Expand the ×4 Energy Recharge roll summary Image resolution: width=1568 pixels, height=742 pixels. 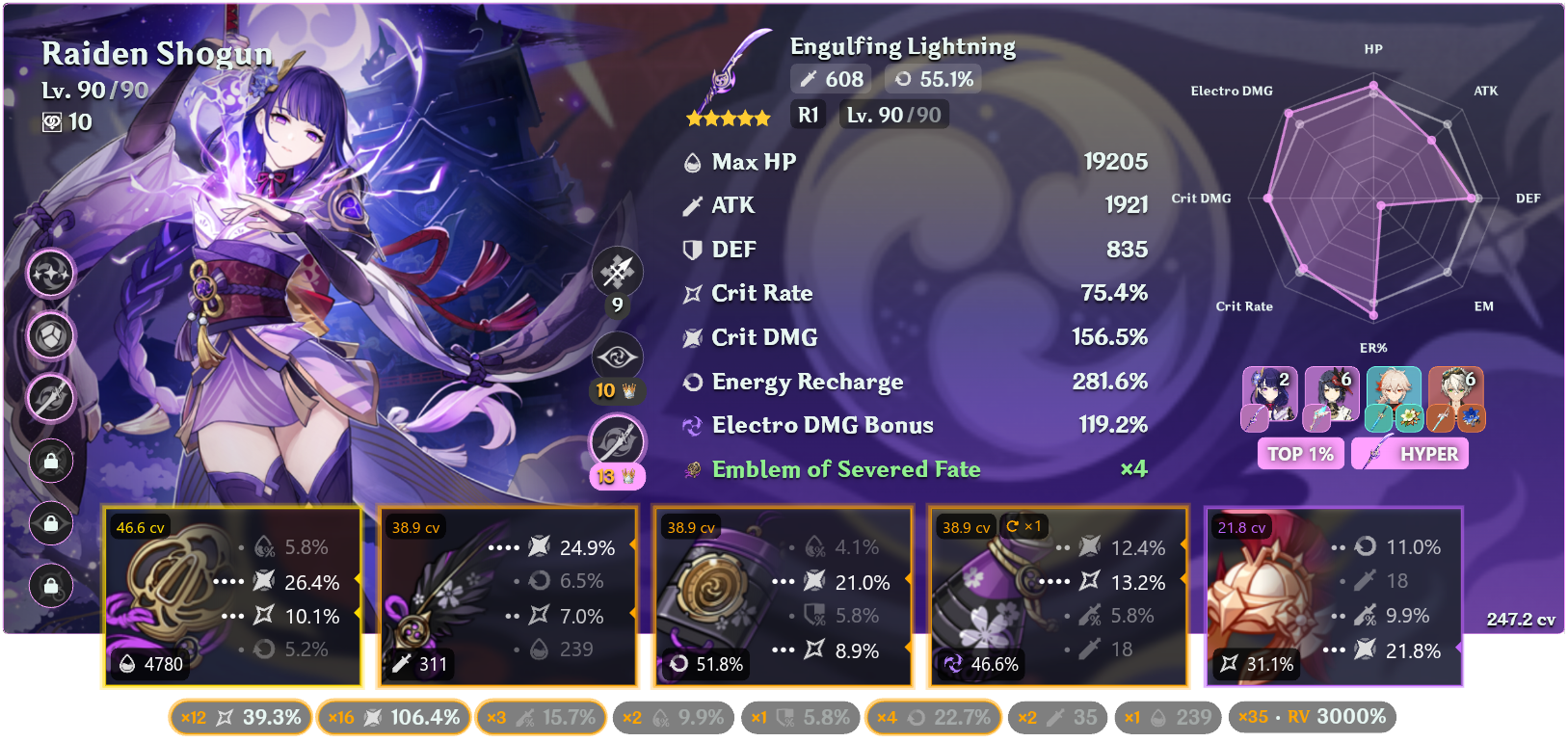click(932, 717)
